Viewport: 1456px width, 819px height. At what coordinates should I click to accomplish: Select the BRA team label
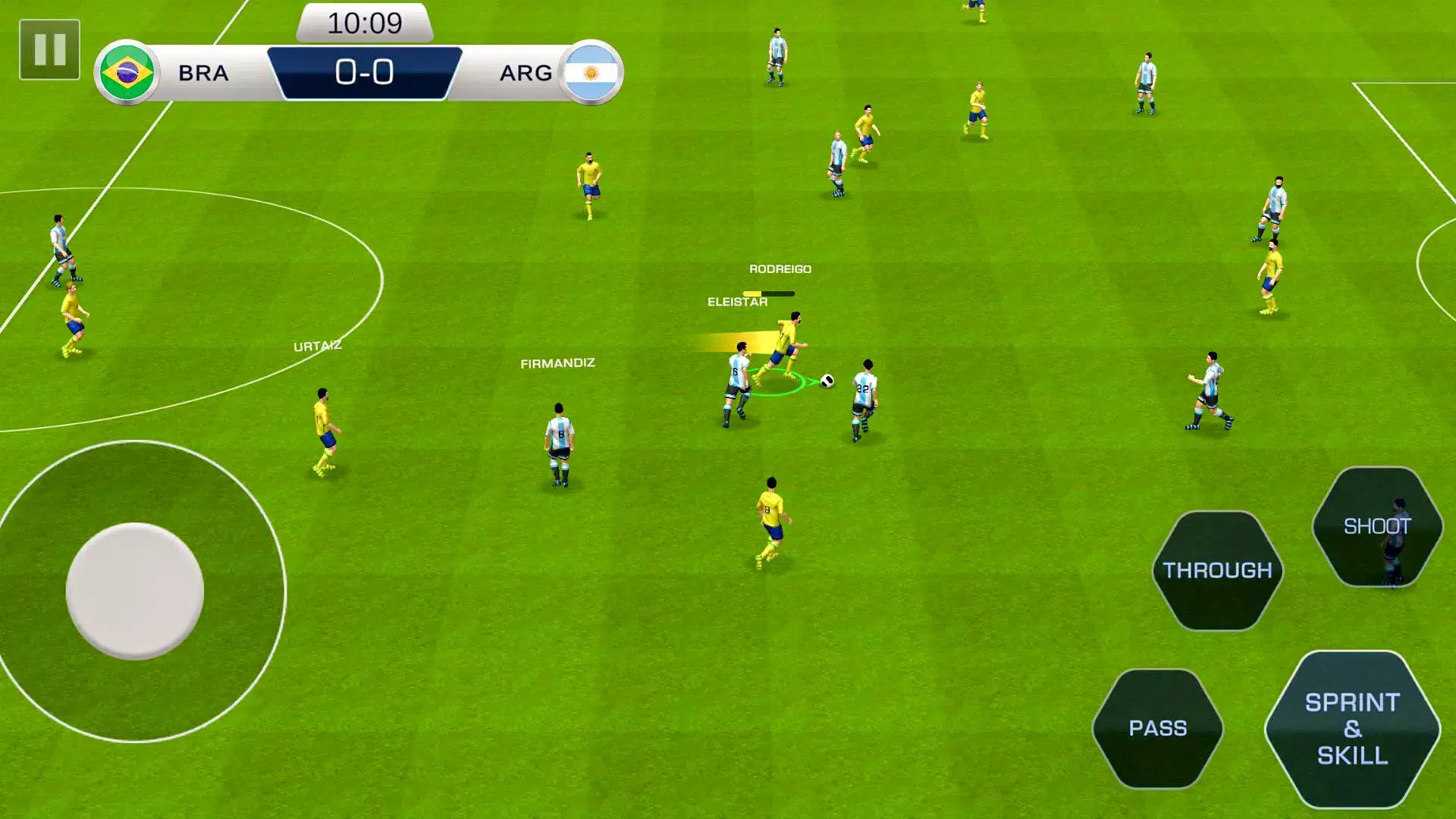203,73
